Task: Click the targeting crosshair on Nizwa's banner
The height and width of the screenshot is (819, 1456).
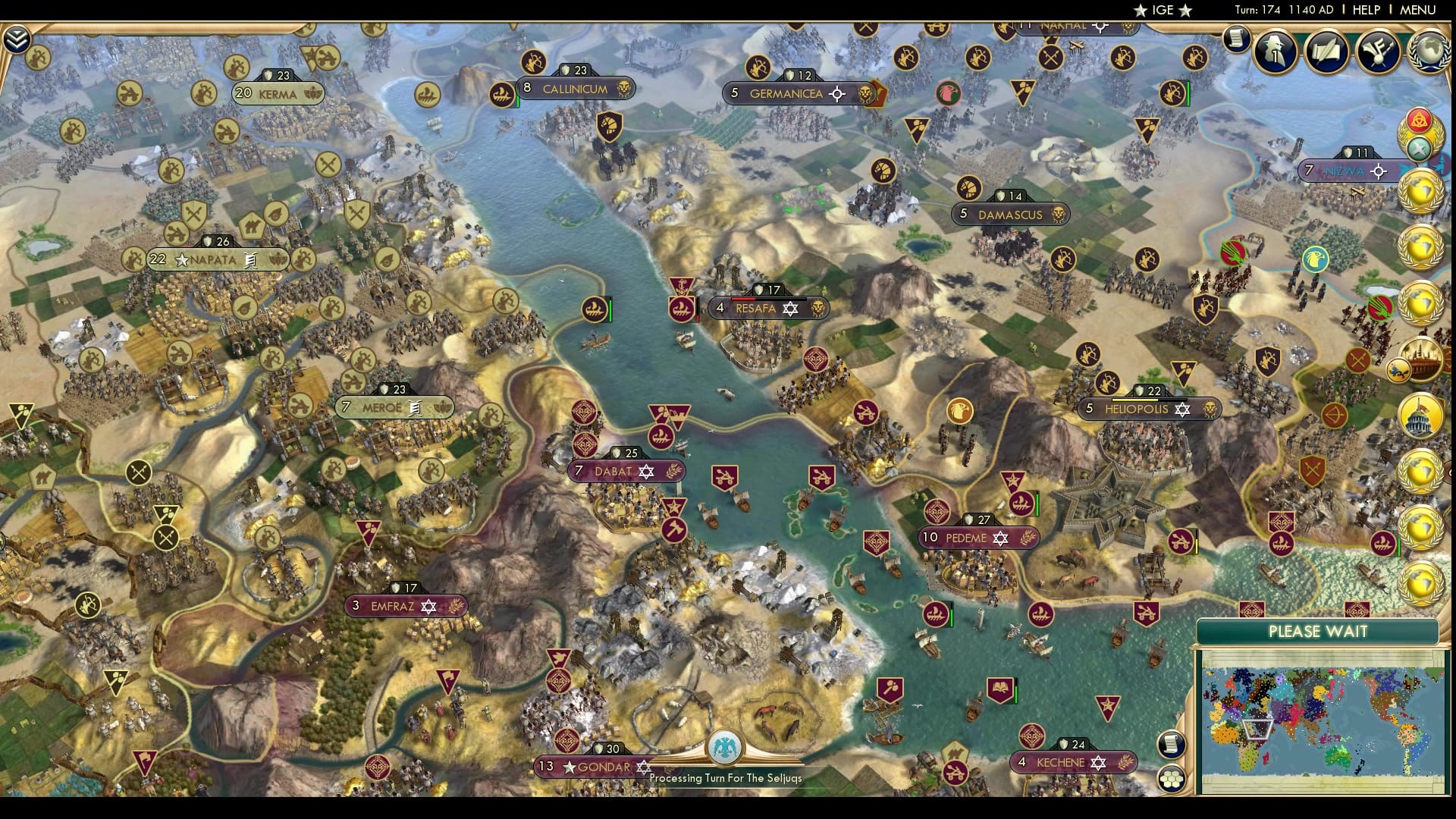Action: 1377,172
